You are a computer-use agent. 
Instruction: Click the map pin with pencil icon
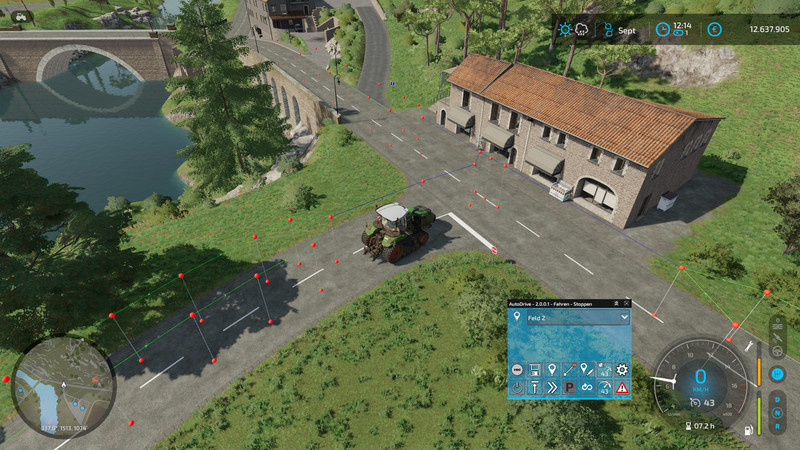coord(587,370)
